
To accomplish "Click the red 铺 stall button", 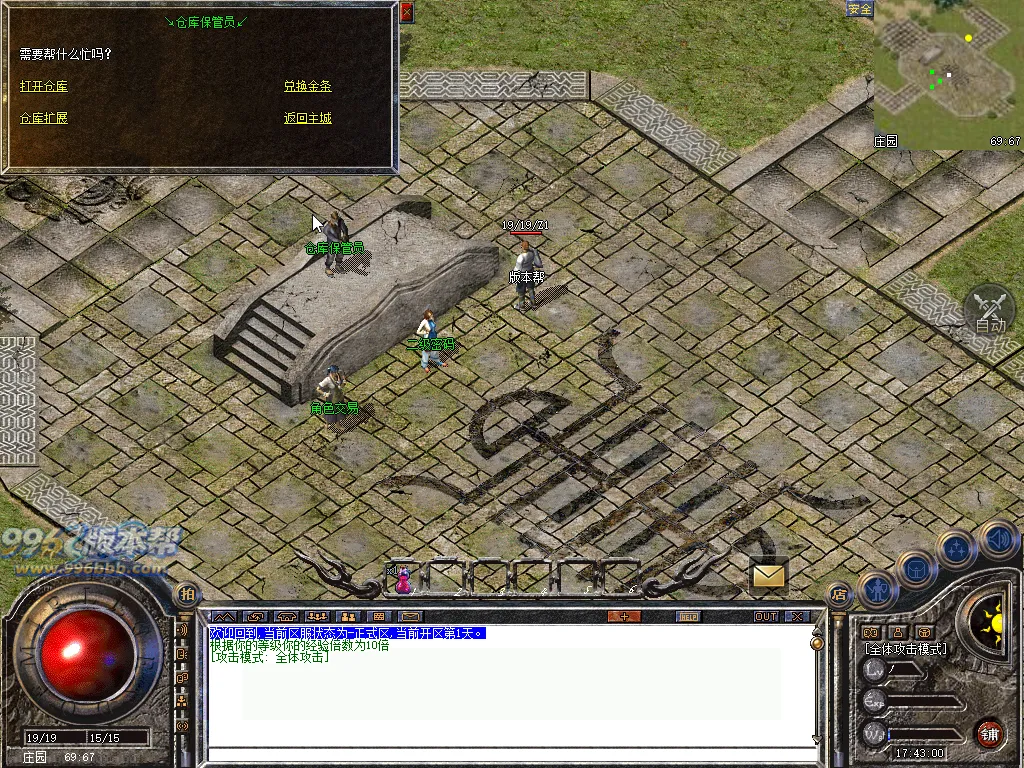I will pyautogui.click(x=990, y=733).
